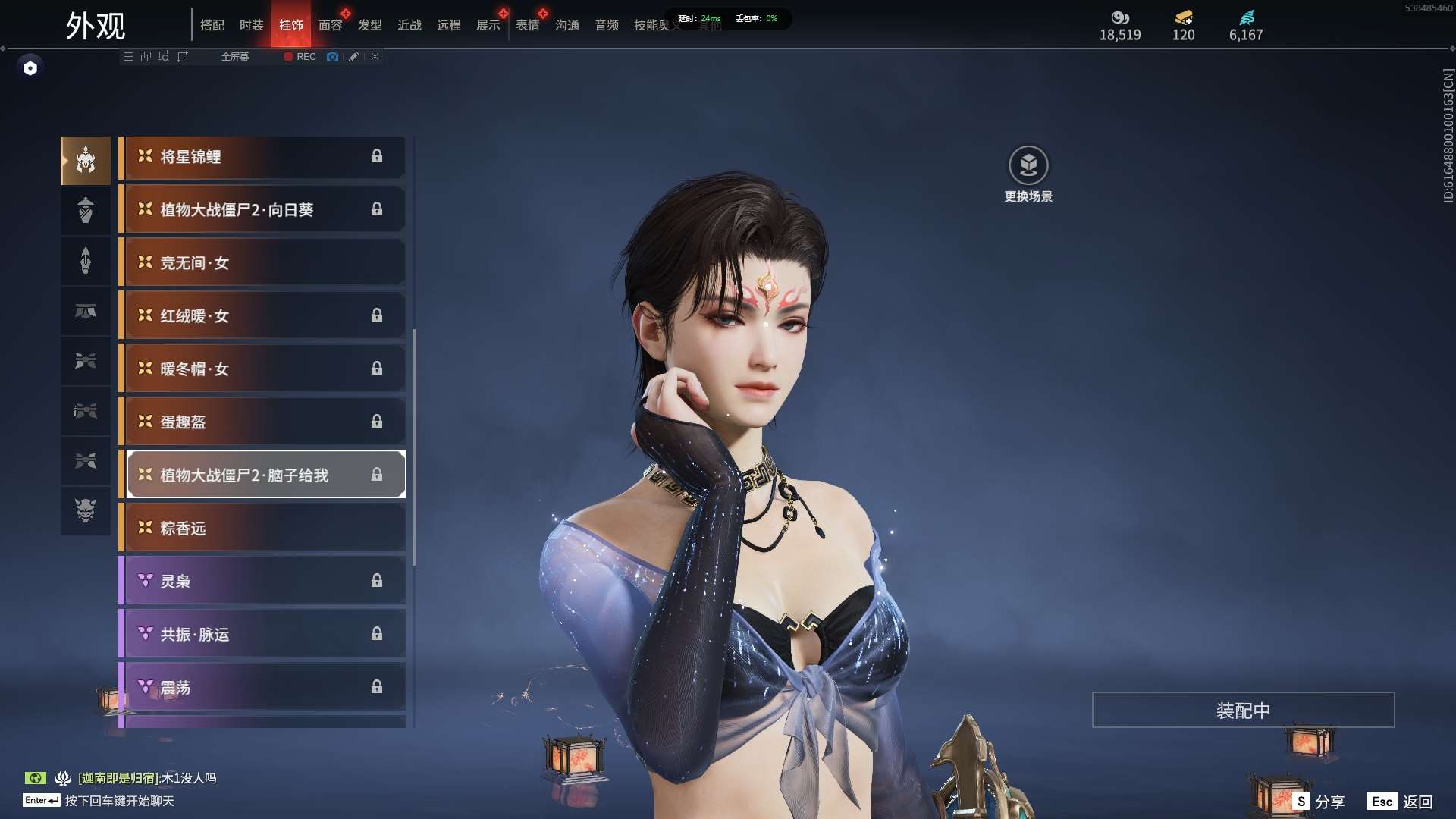The width and height of the screenshot is (1456, 819).
Task: Switch to the 时装 tab
Action: (251, 25)
